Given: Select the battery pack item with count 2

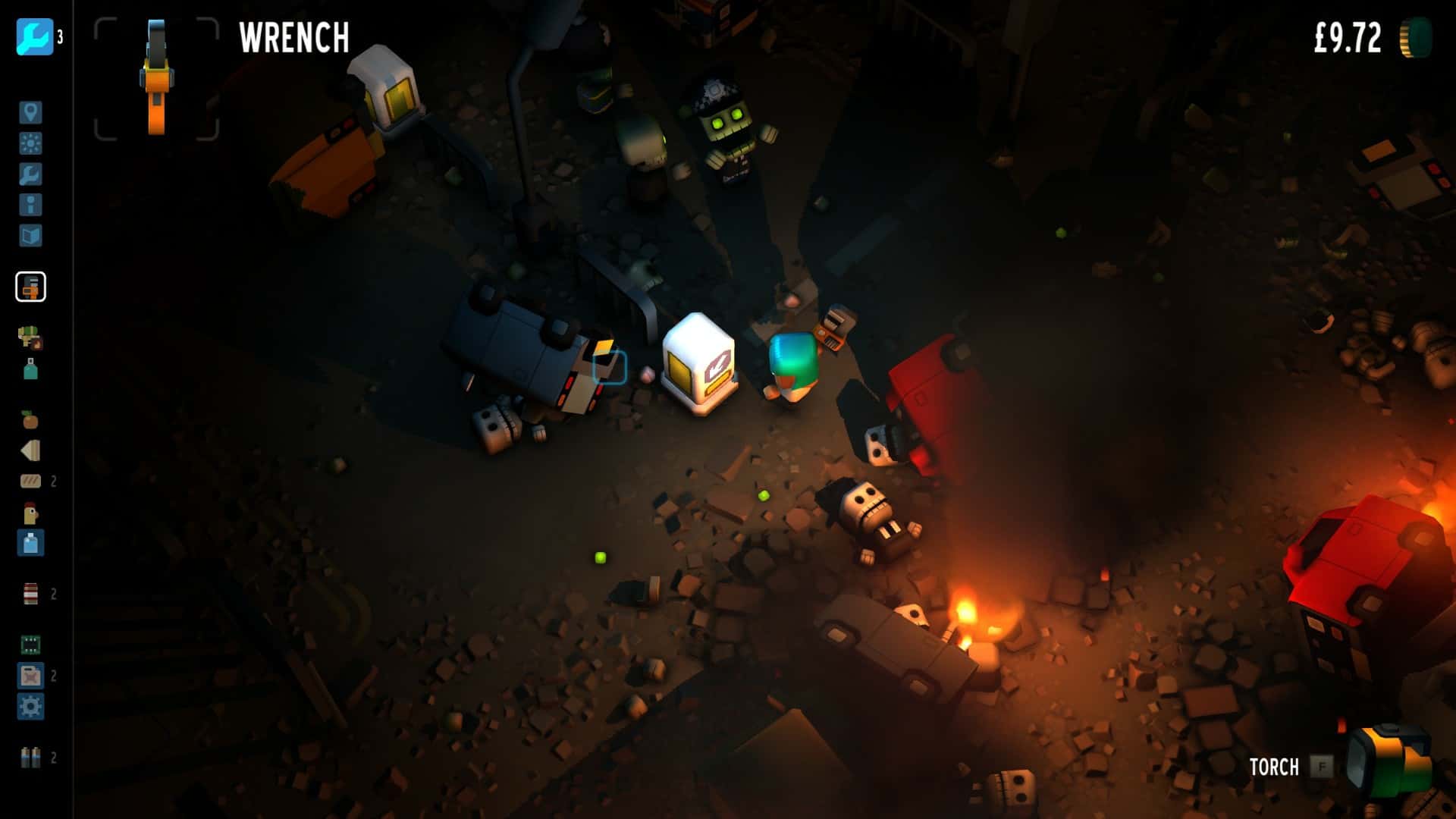Looking at the screenshot, I should tap(32, 591).
